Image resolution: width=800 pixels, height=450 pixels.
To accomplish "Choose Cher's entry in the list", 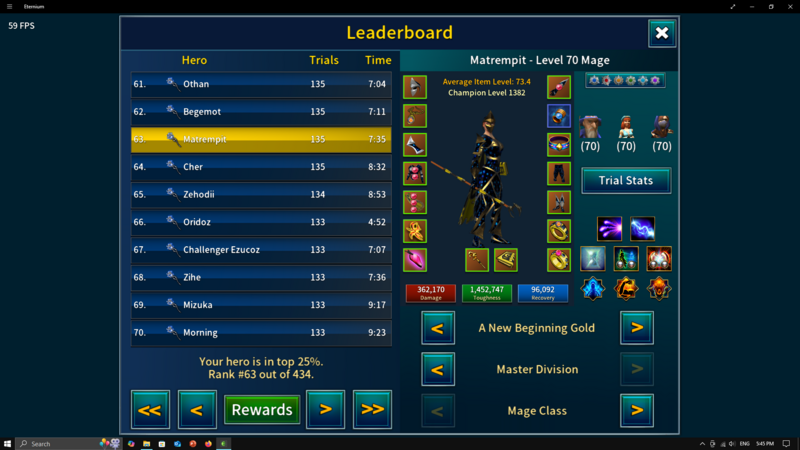I will (261, 167).
